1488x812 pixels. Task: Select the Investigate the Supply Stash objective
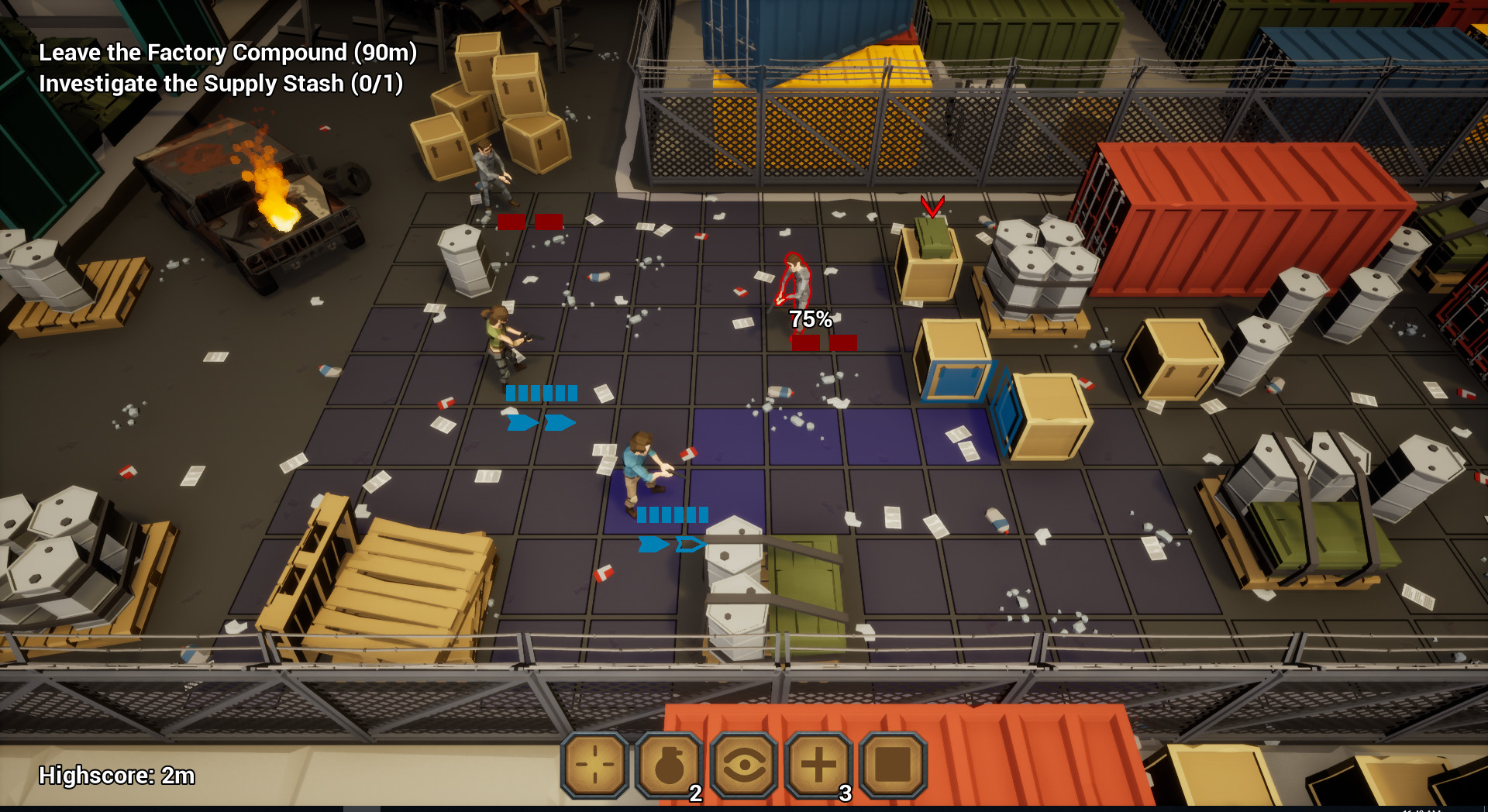221,84
